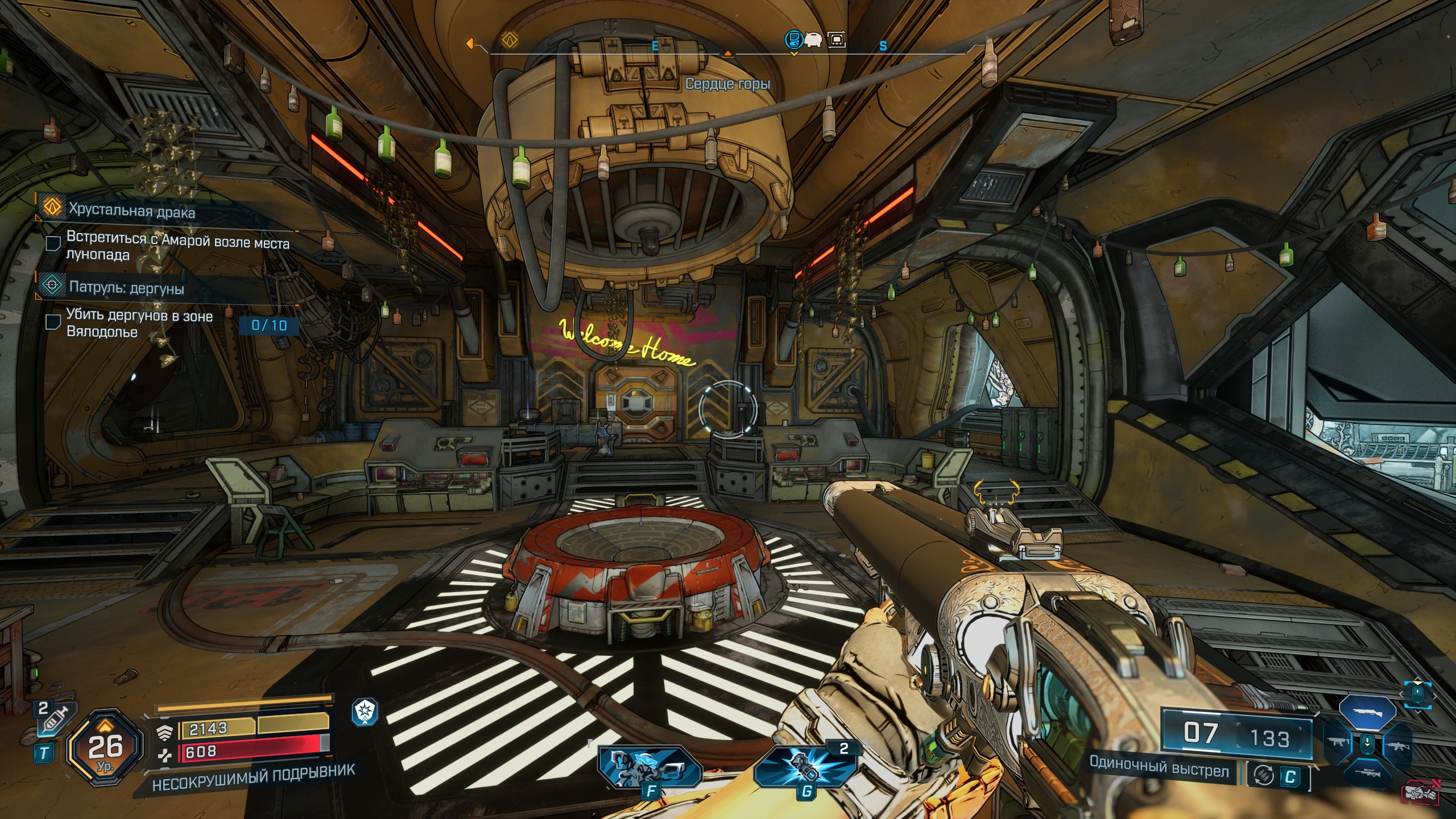Toggle the weapon firing mode icon
The image size is (1456, 819).
pos(1263,776)
